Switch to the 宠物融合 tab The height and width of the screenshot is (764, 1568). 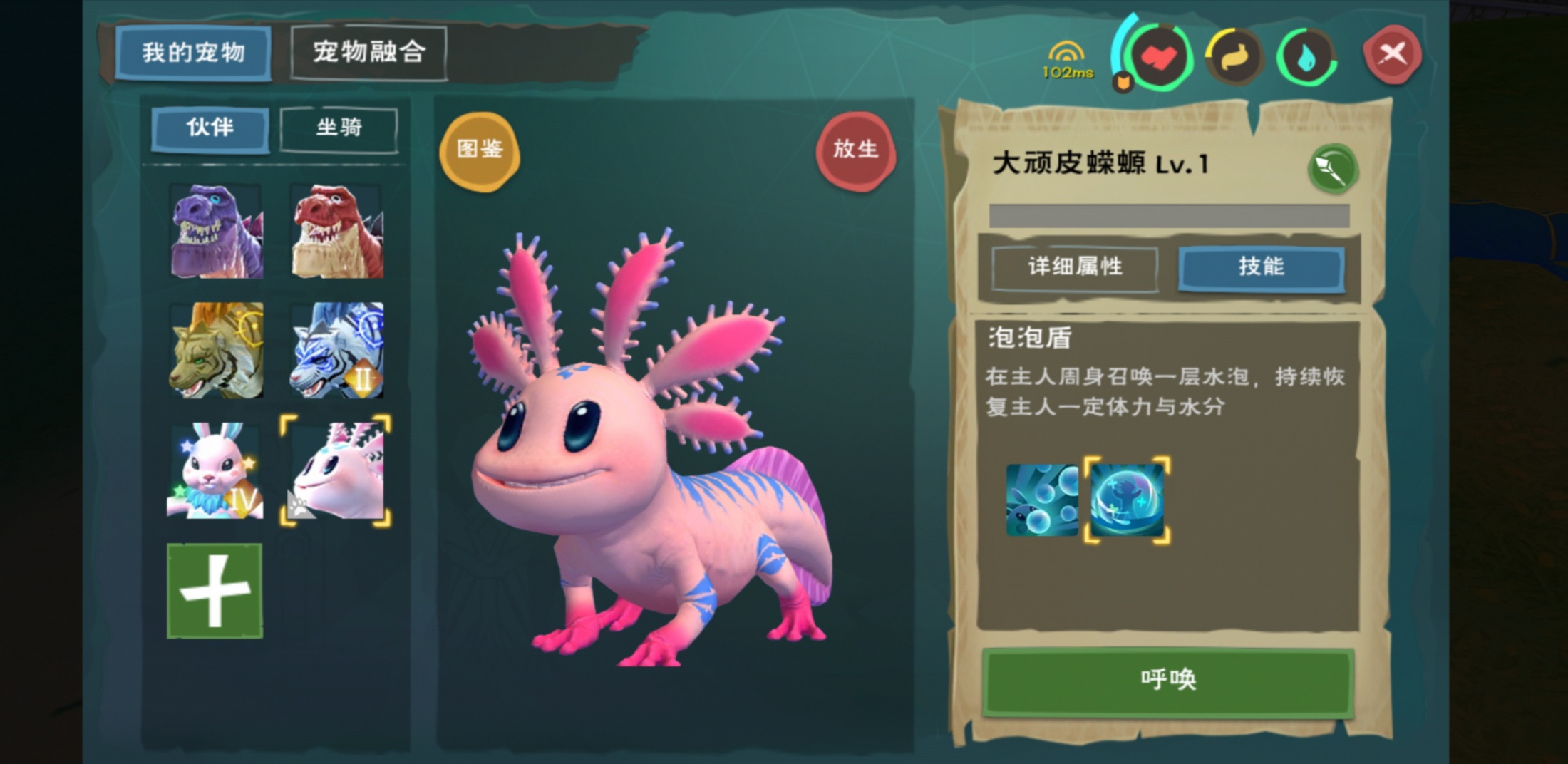(369, 53)
